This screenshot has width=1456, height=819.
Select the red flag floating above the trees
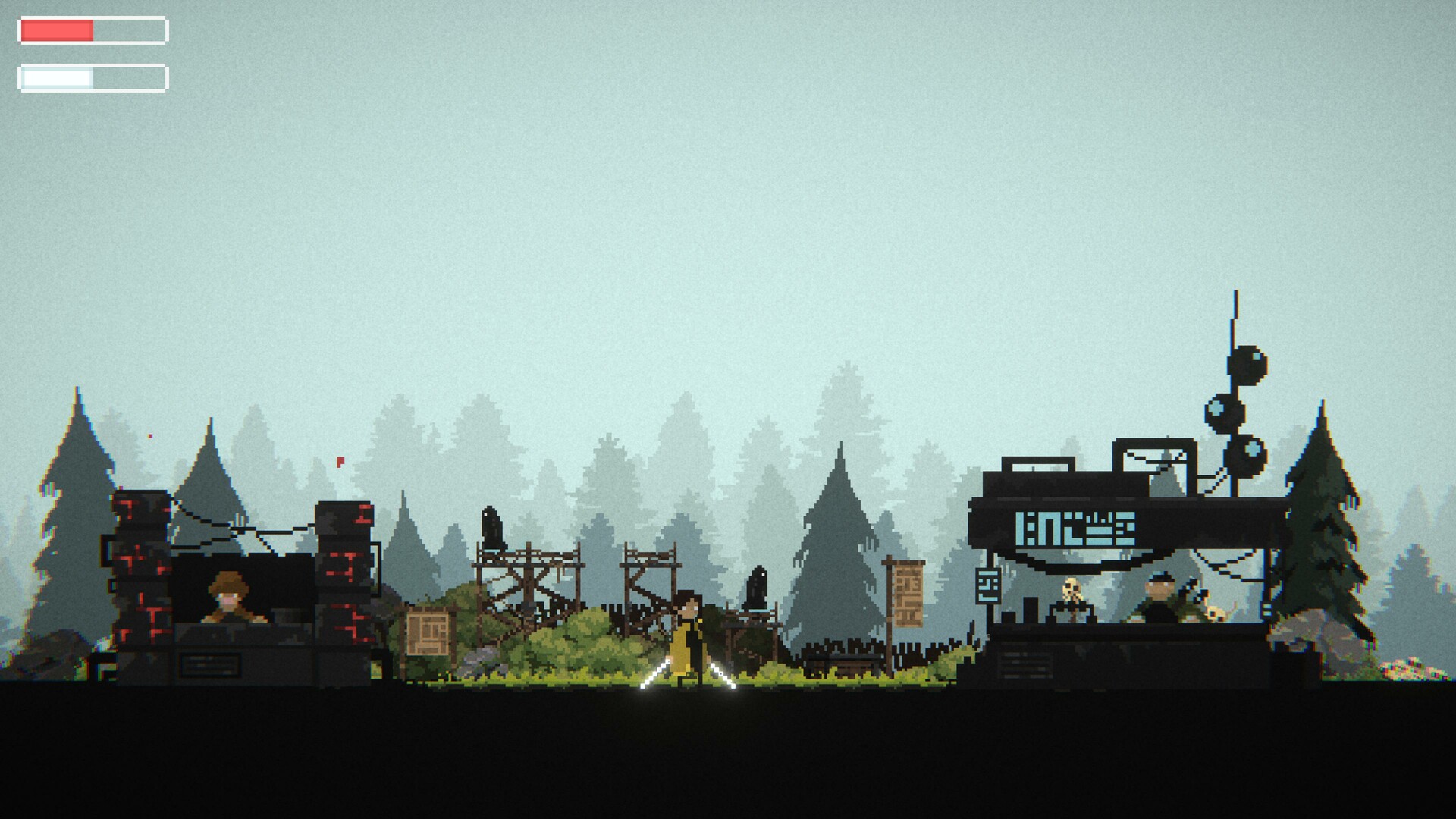tap(340, 460)
